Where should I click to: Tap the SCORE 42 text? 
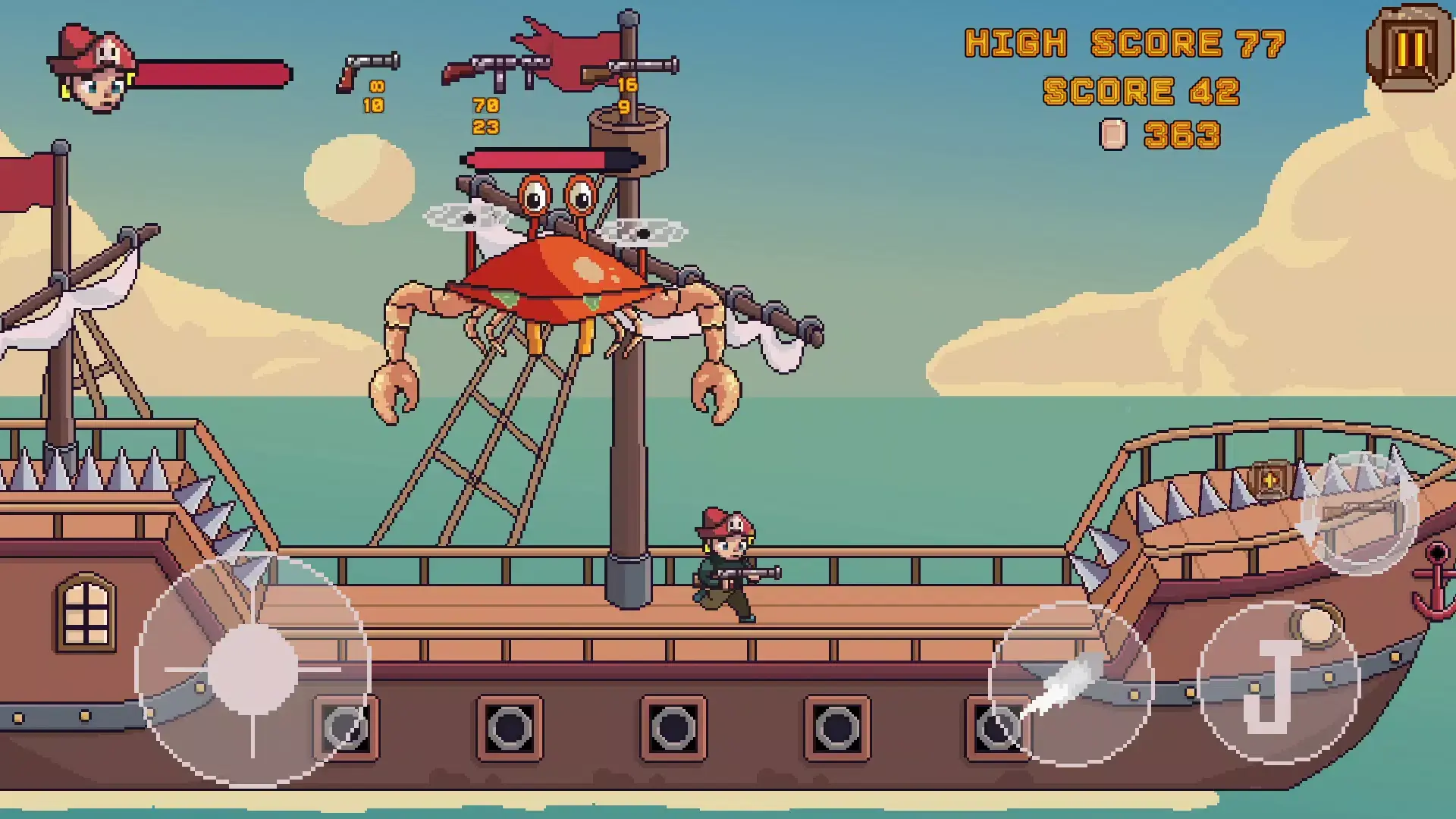pyautogui.click(x=1141, y=91)
